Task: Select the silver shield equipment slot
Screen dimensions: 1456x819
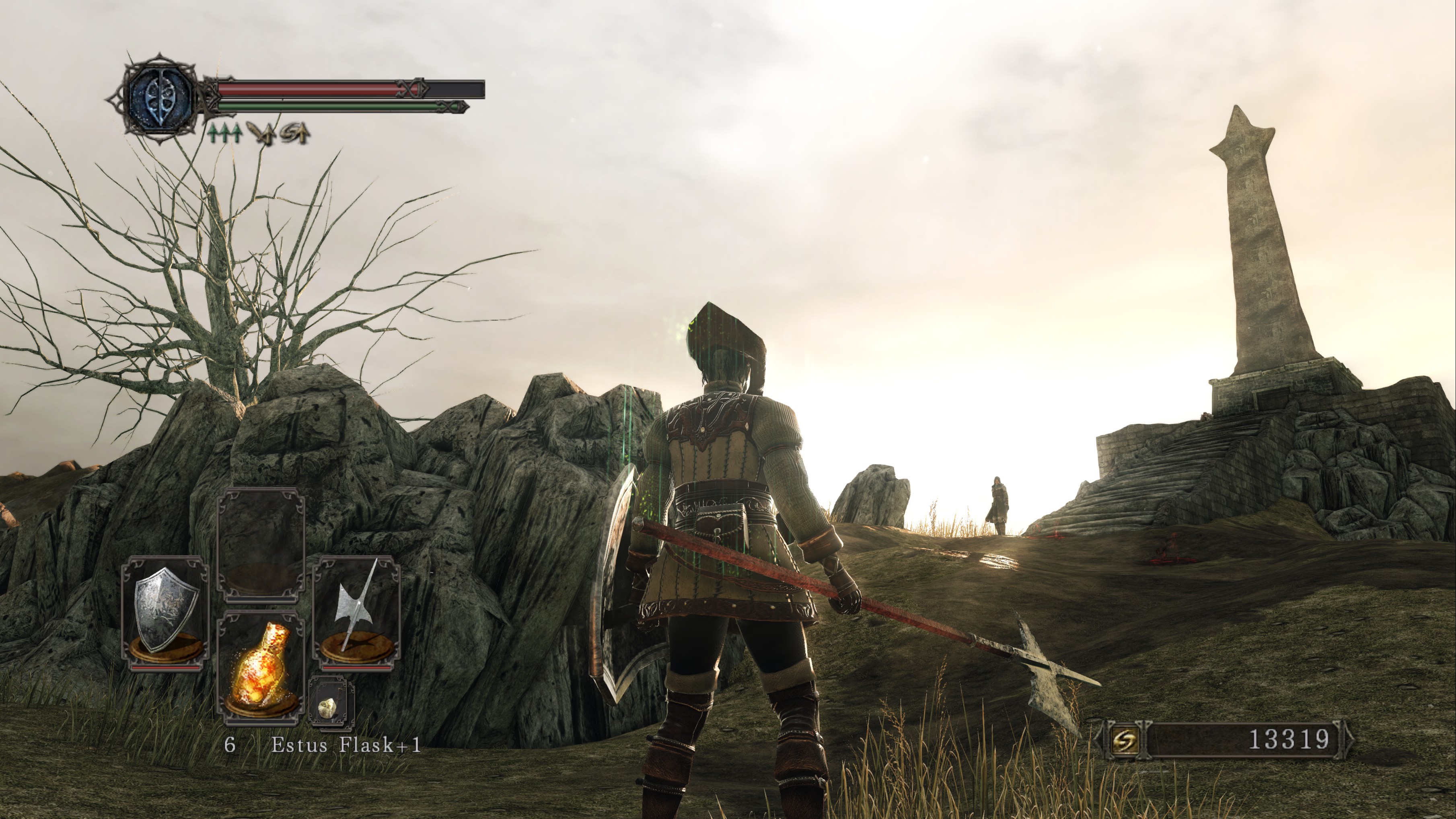Action: (x=166, y=613)
